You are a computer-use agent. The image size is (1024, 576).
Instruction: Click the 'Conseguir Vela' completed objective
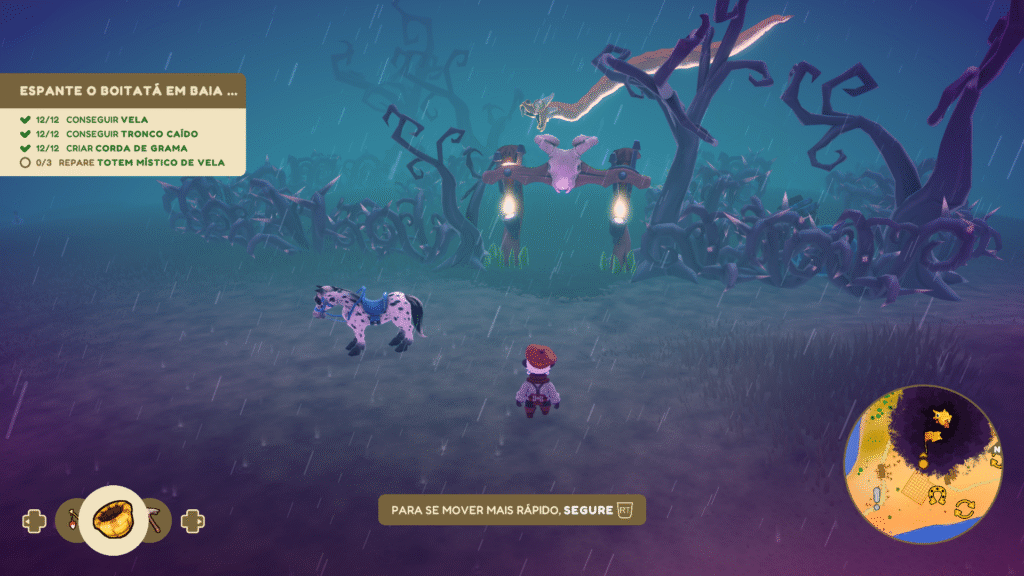click(x=92, y=118)
